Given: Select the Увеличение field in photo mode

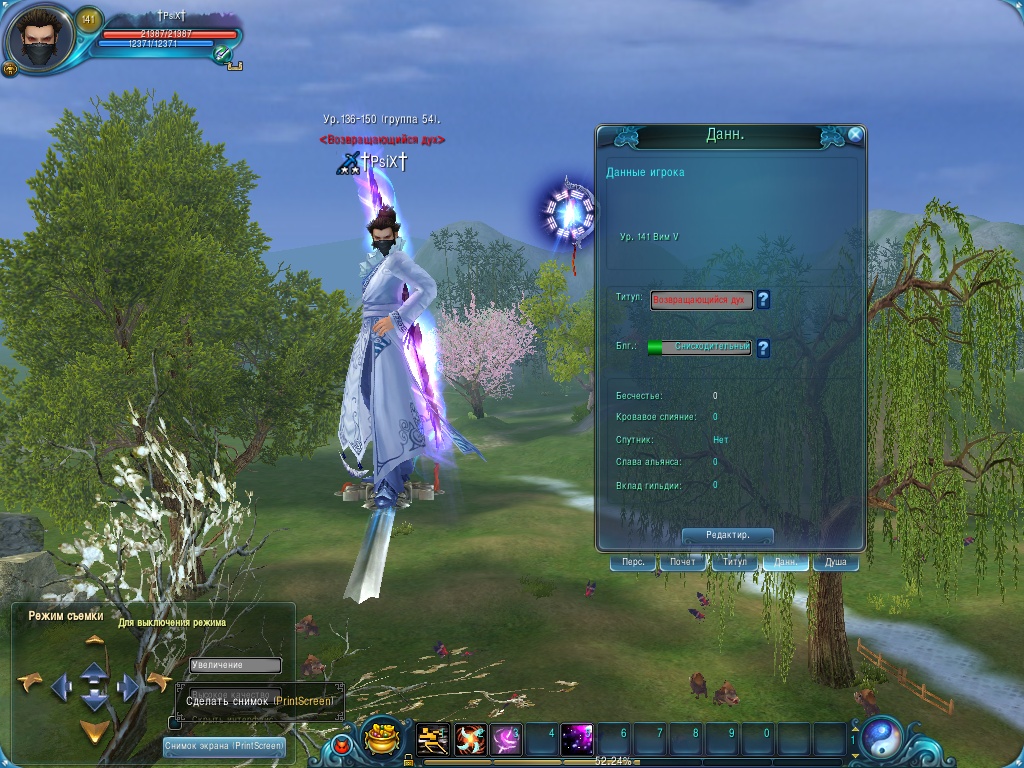Looking at the screenshot, I should click(x=236, y=665).
